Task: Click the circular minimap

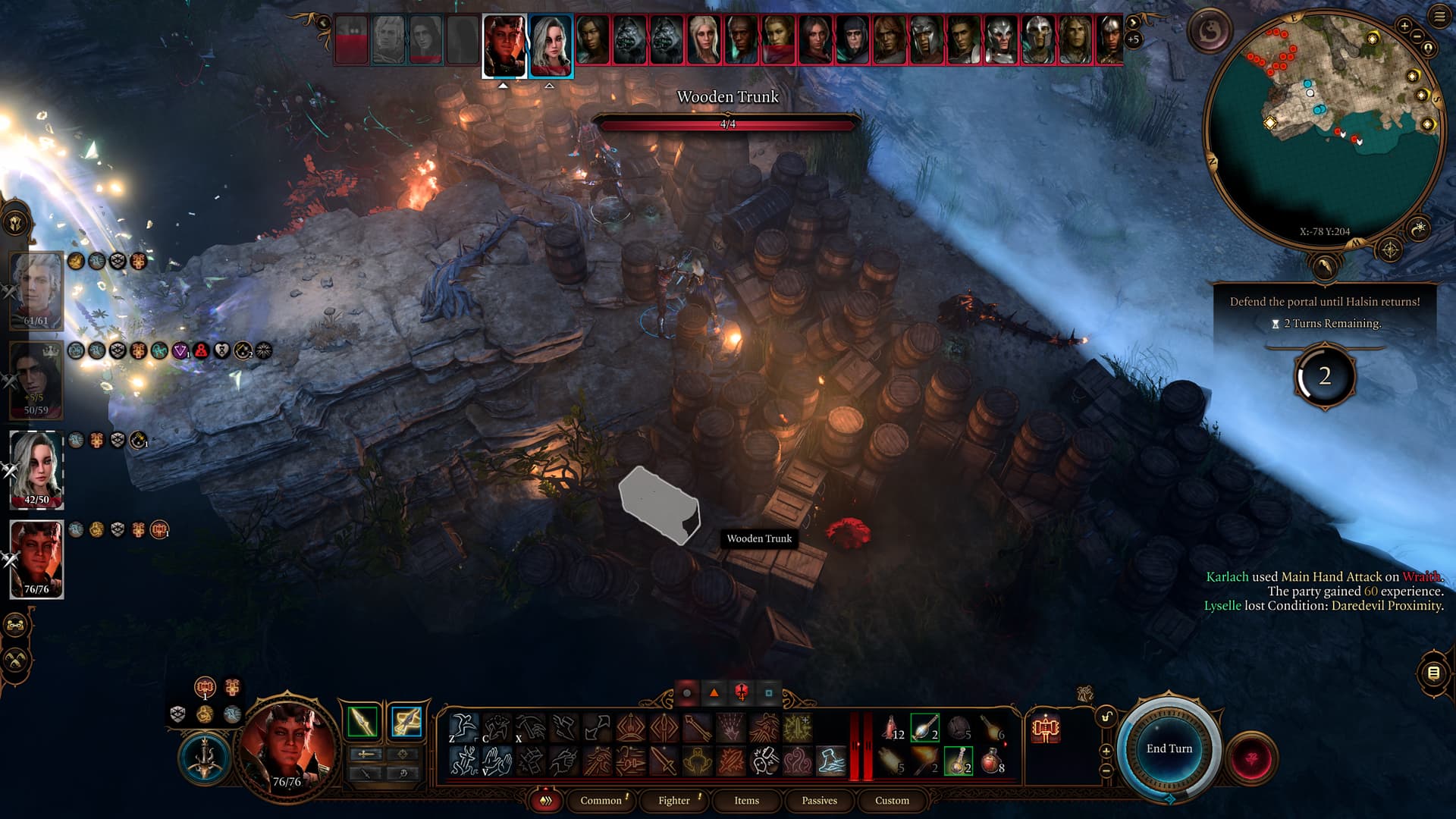Action: pyautogui.click(x=1323, y=129)
